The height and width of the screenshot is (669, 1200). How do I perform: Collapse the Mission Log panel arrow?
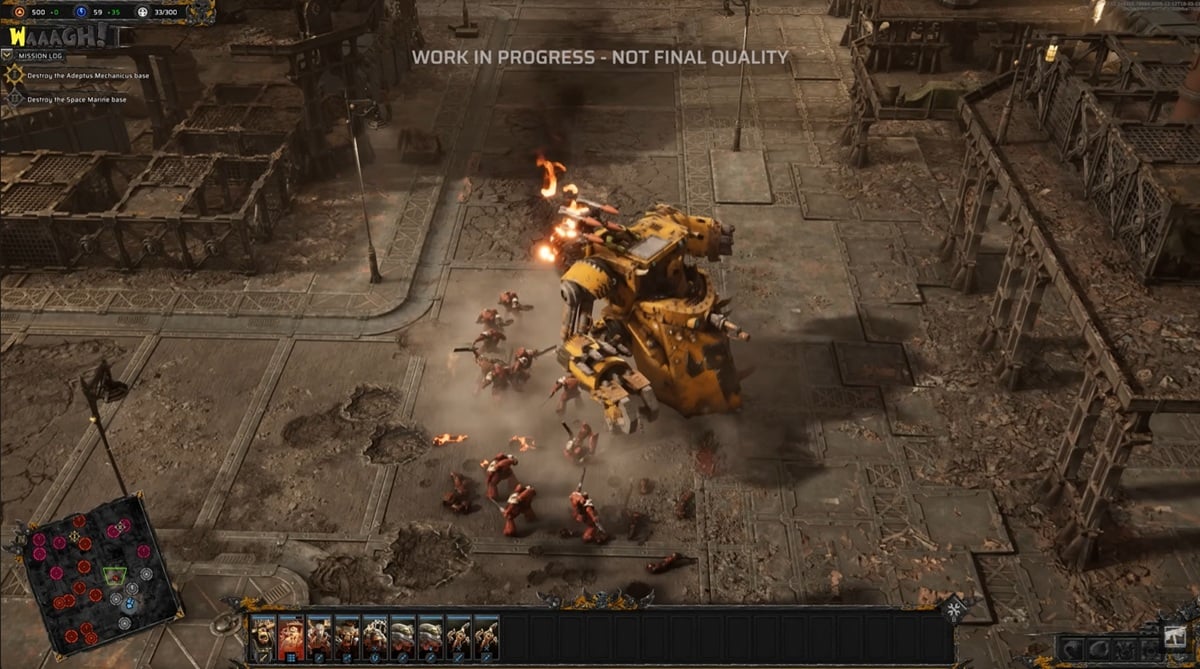click(x=10, y=55)
